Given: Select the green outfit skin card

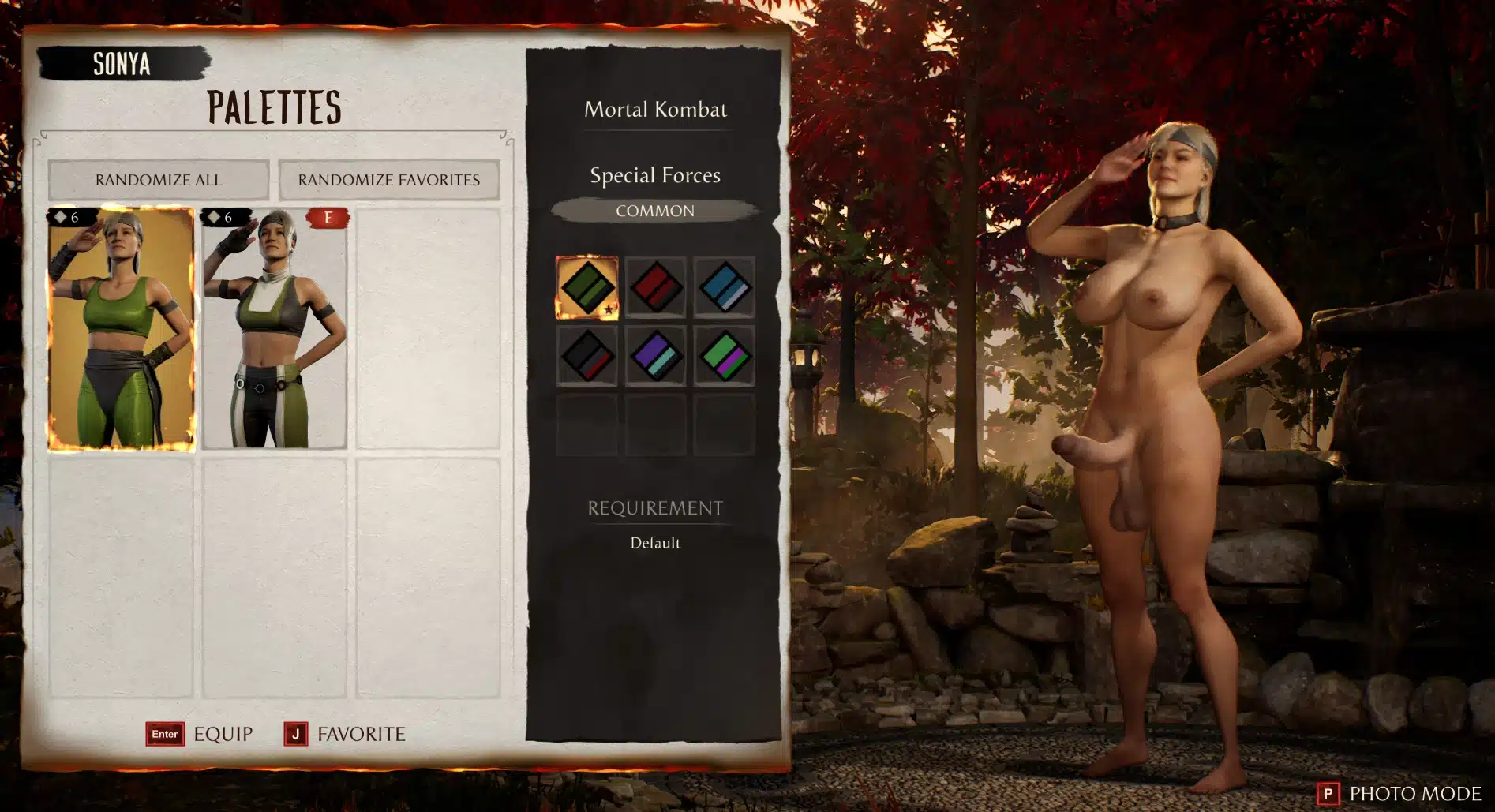Looking at the screenshot, I should click(x=121, y=328).
